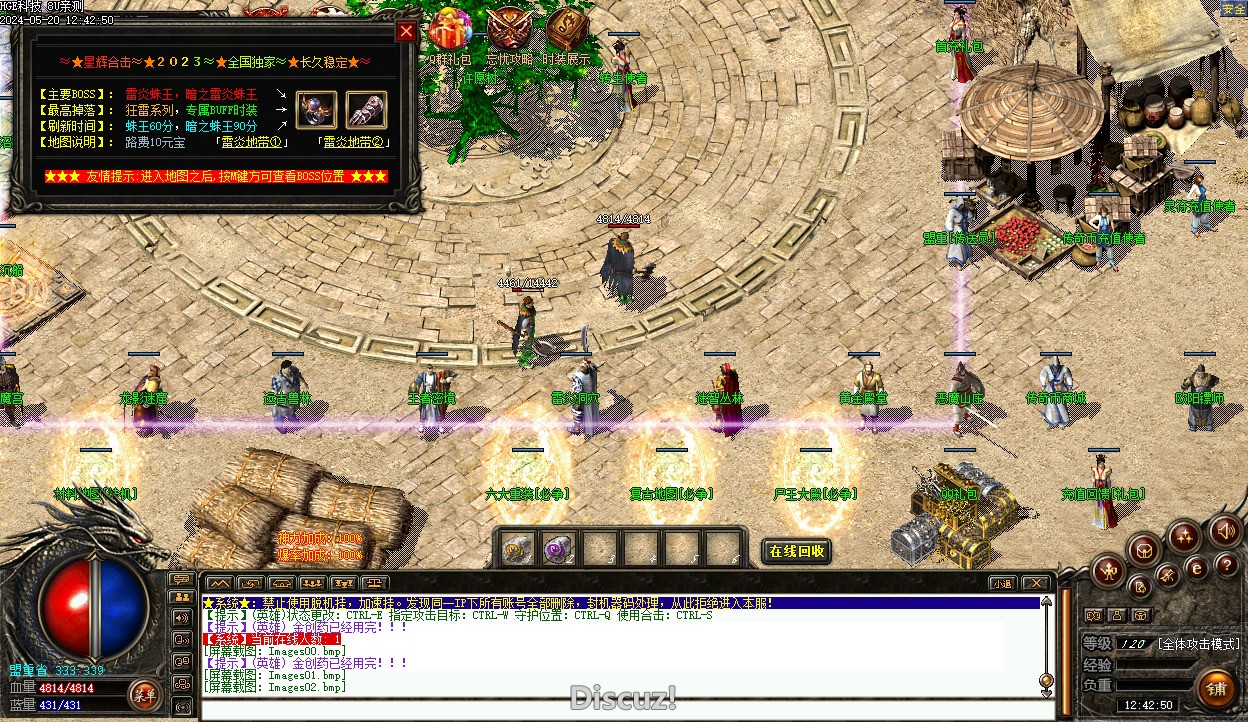Open the round 菜单 menu button

point(146,694)
